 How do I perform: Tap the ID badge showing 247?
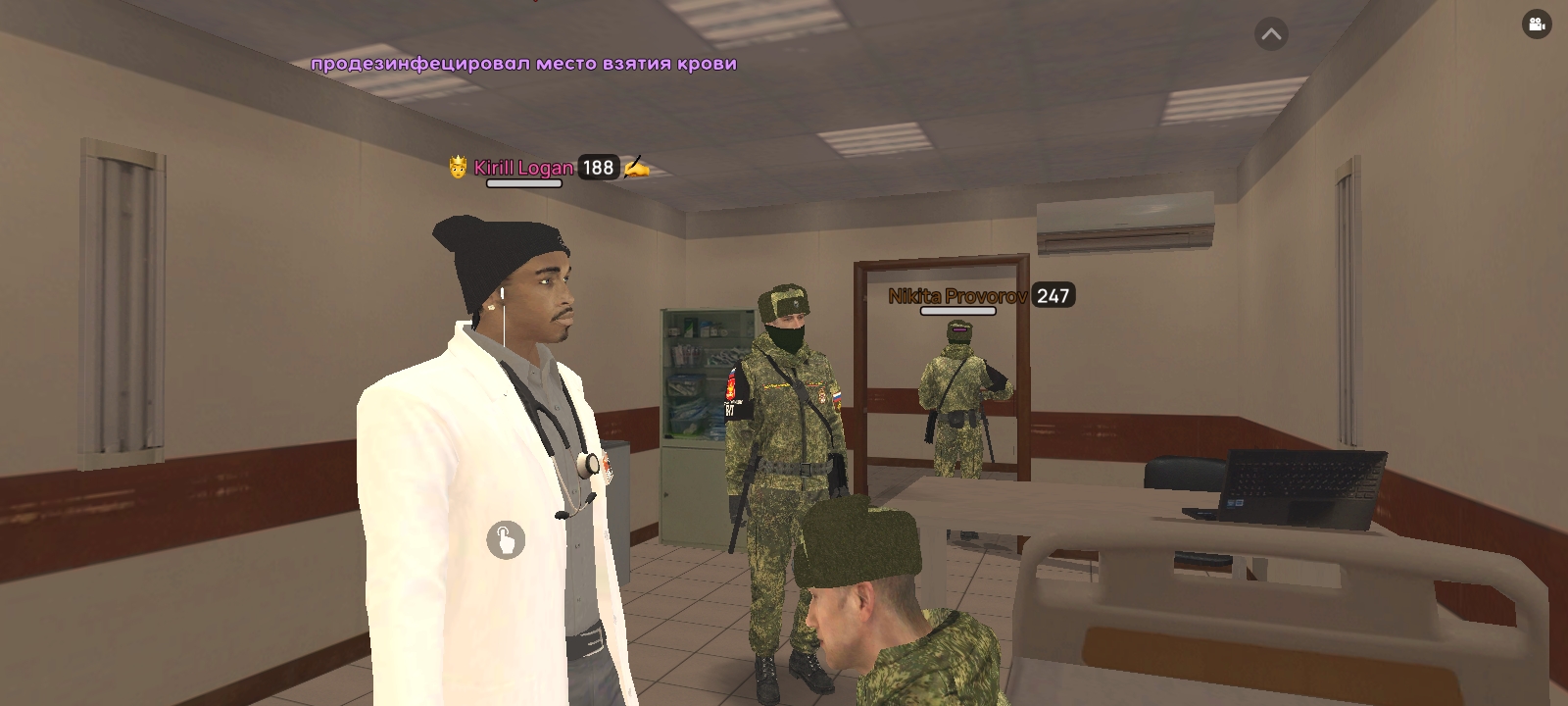(x=1053, y=296)
